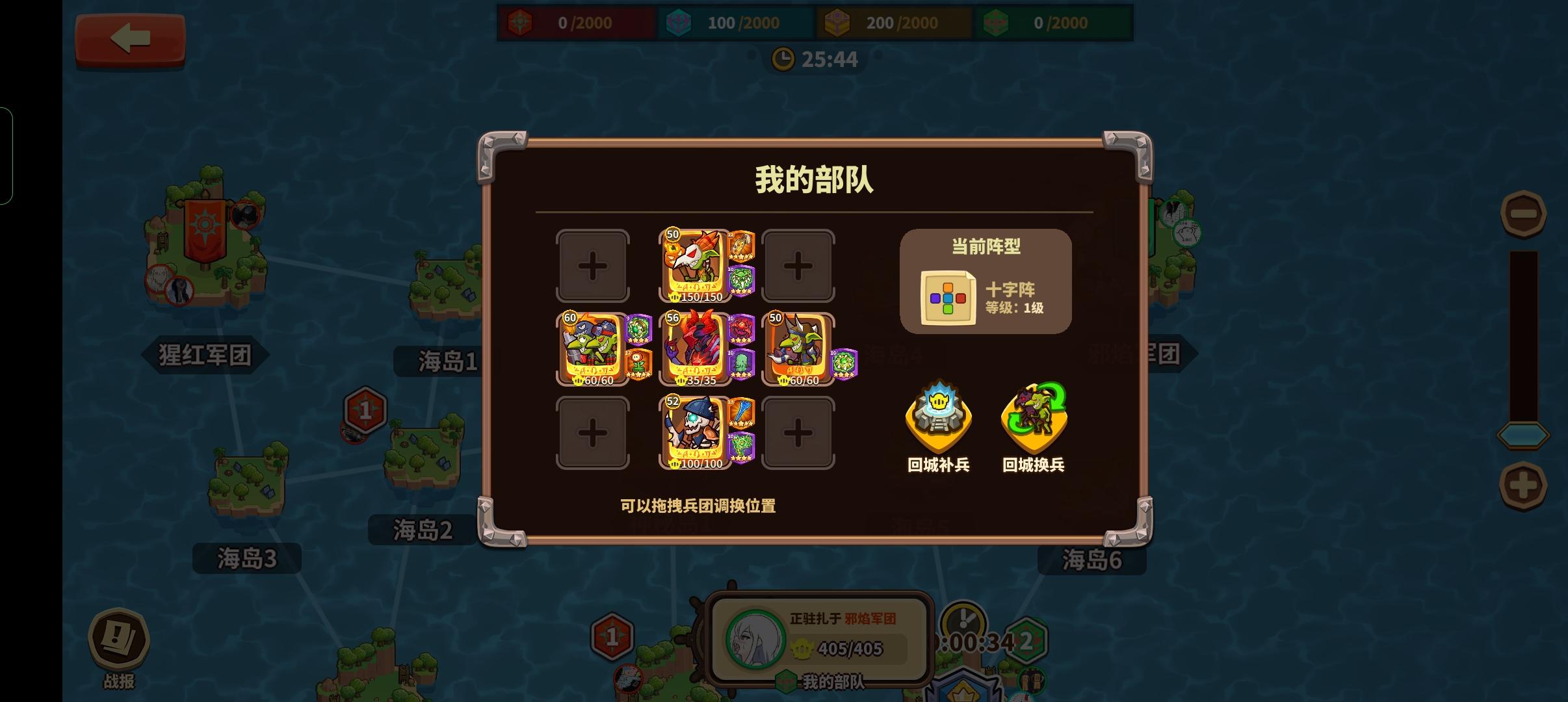Screen dimensions: 1568x702
Task: Tap the red back arrow button
Action: click(x=130, y=39)
